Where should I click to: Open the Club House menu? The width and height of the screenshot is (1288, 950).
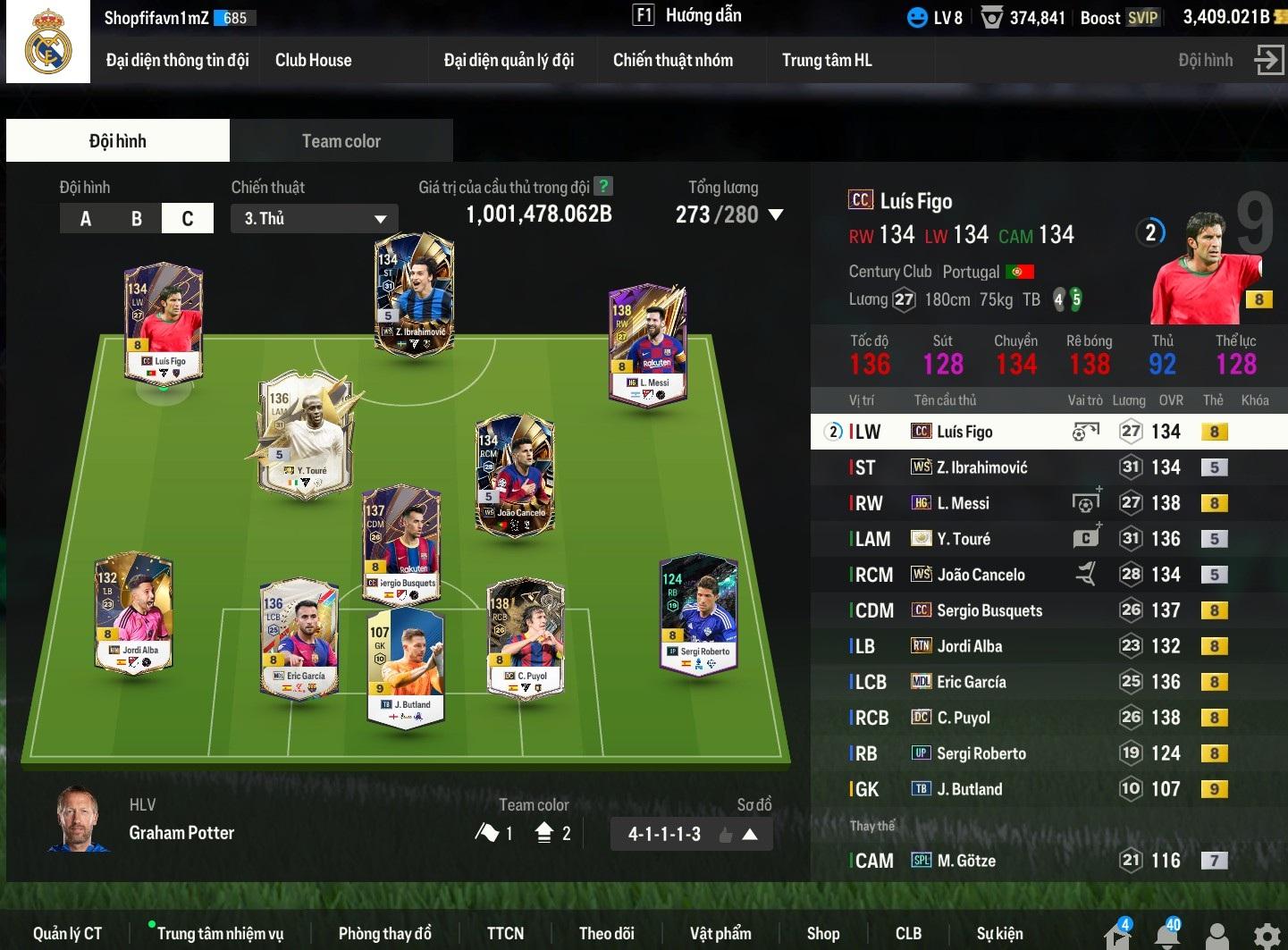(313, 61)
